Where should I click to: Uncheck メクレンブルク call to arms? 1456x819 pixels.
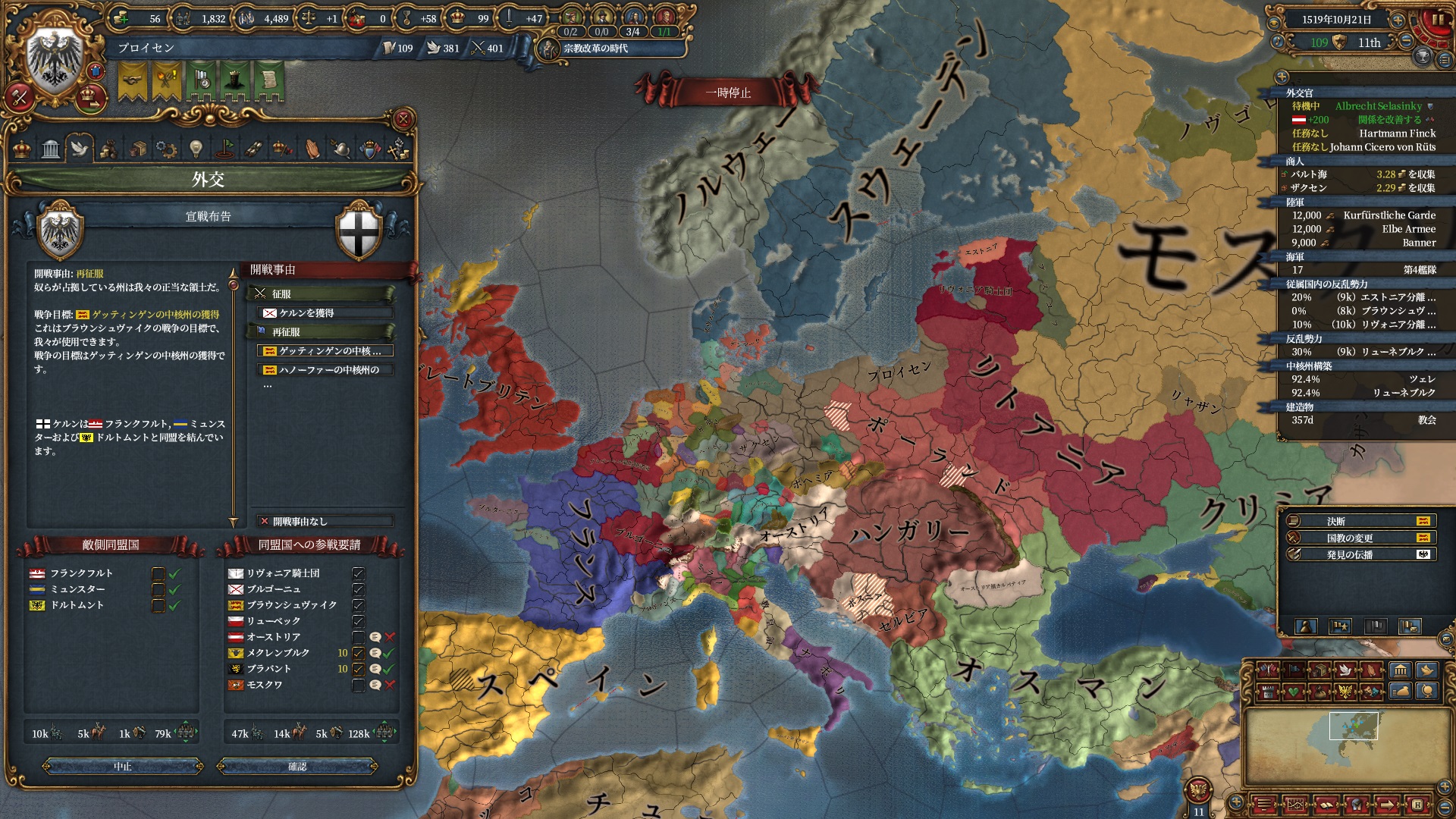coord(359,653)
